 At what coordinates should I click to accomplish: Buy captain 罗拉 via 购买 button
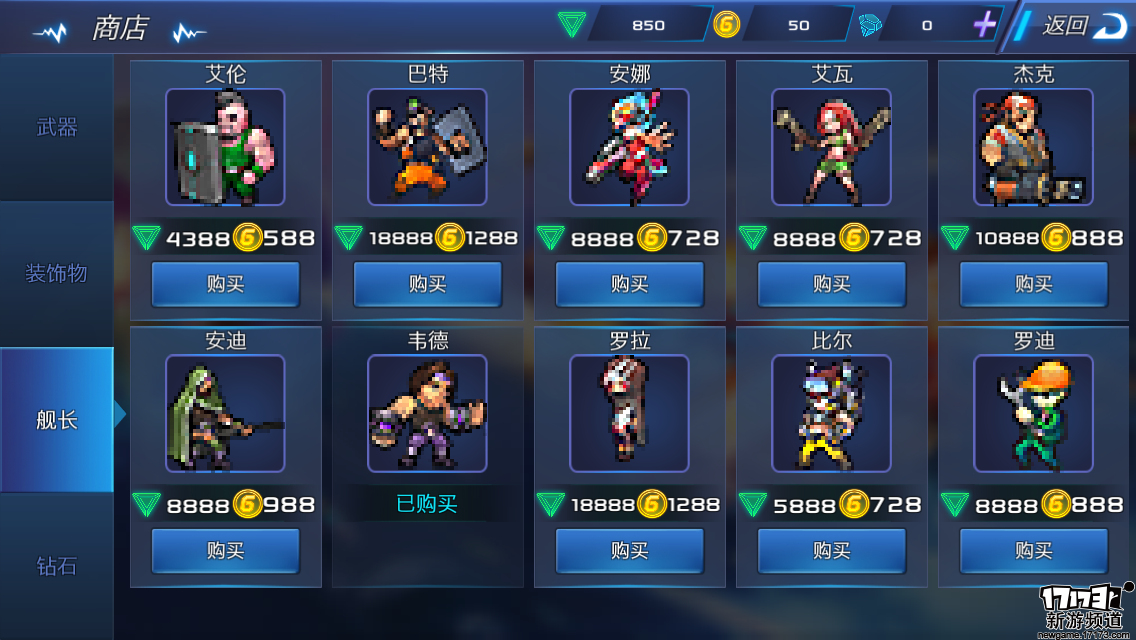[x=629, y=550]
